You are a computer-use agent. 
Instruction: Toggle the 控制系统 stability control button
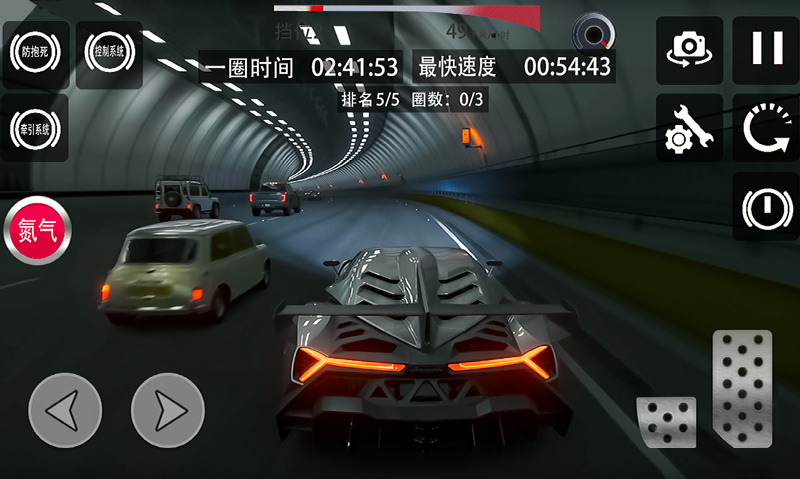pyautogui.click(x=108, y=50)
